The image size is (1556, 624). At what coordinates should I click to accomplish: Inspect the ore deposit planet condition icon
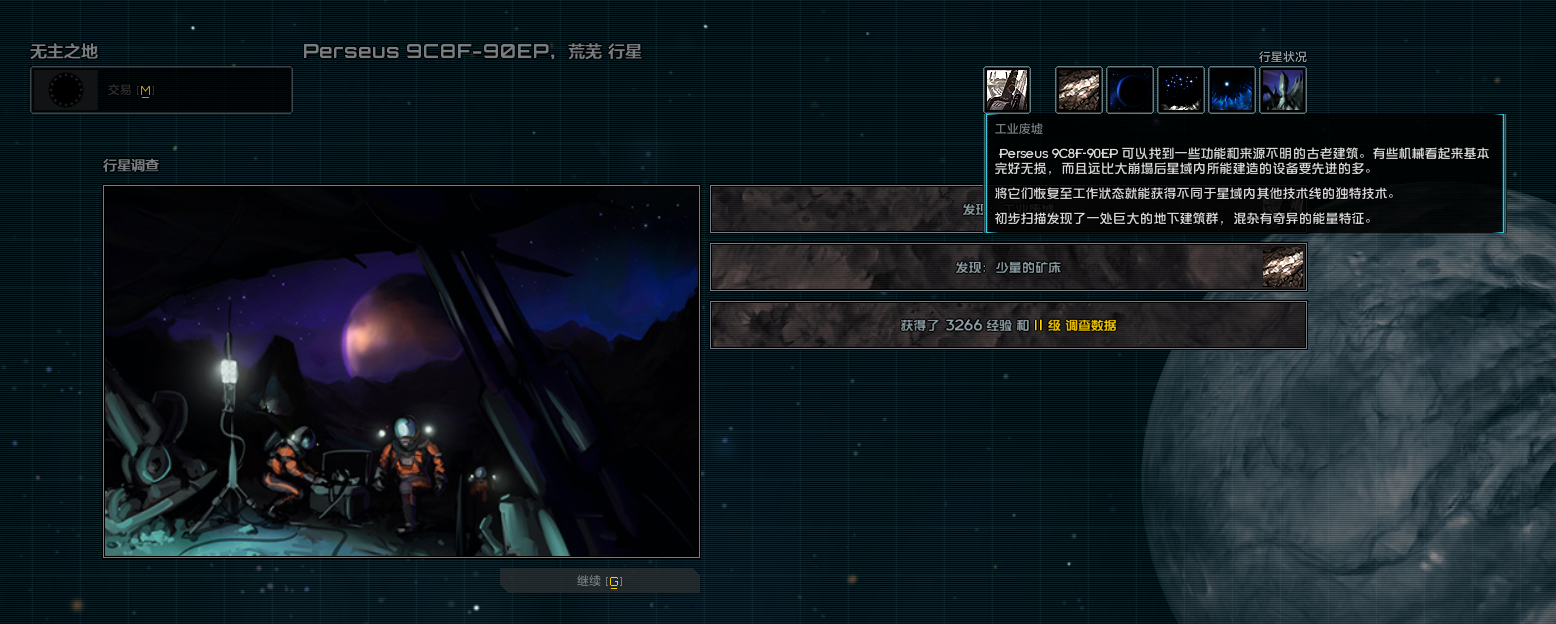pyautogui.click(x=1079, y=90)
